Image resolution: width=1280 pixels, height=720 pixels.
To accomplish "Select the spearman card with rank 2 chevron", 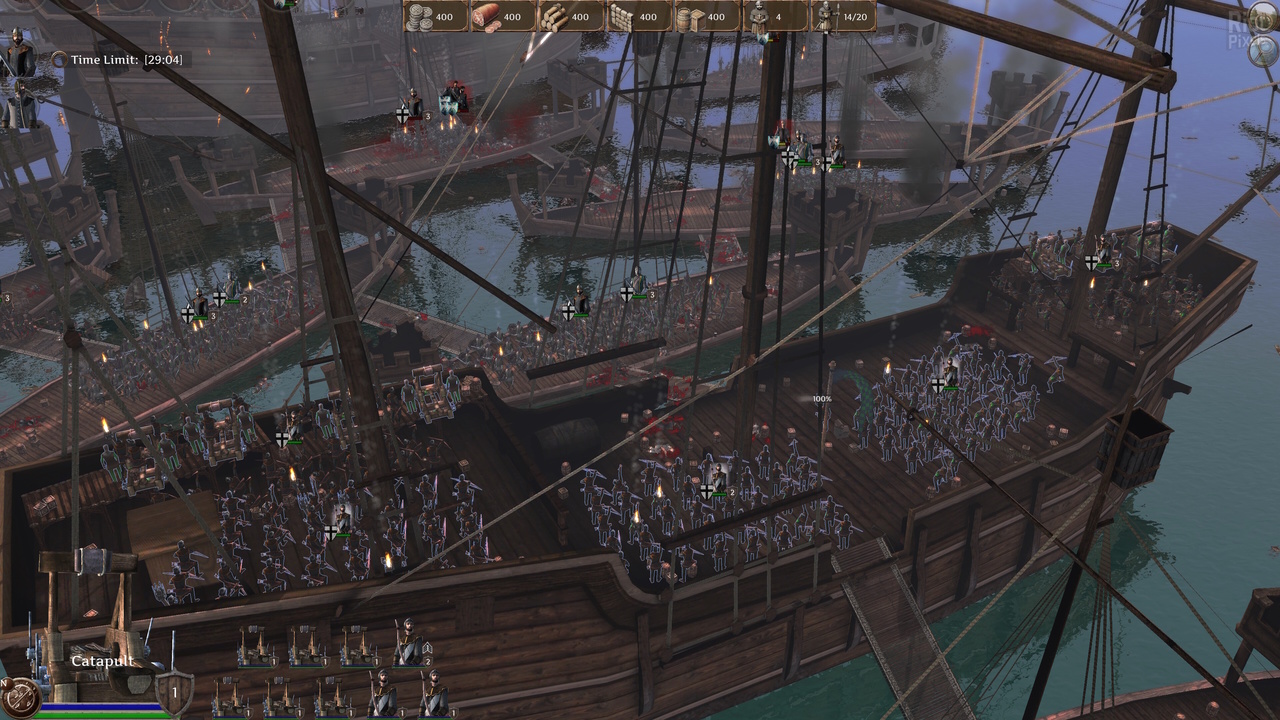I will coord(410,644).
